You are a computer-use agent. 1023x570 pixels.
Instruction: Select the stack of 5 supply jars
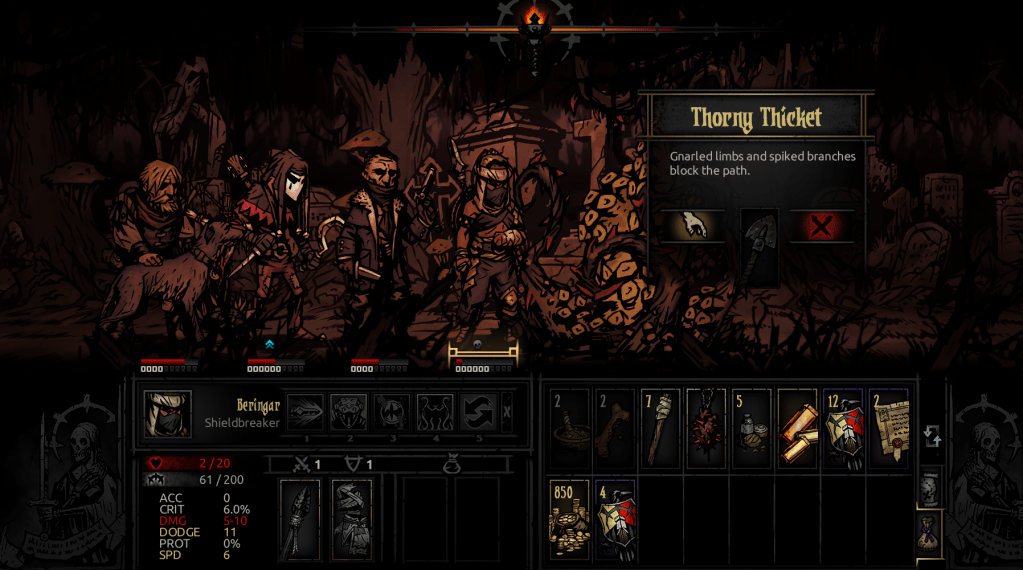[751, 430]
